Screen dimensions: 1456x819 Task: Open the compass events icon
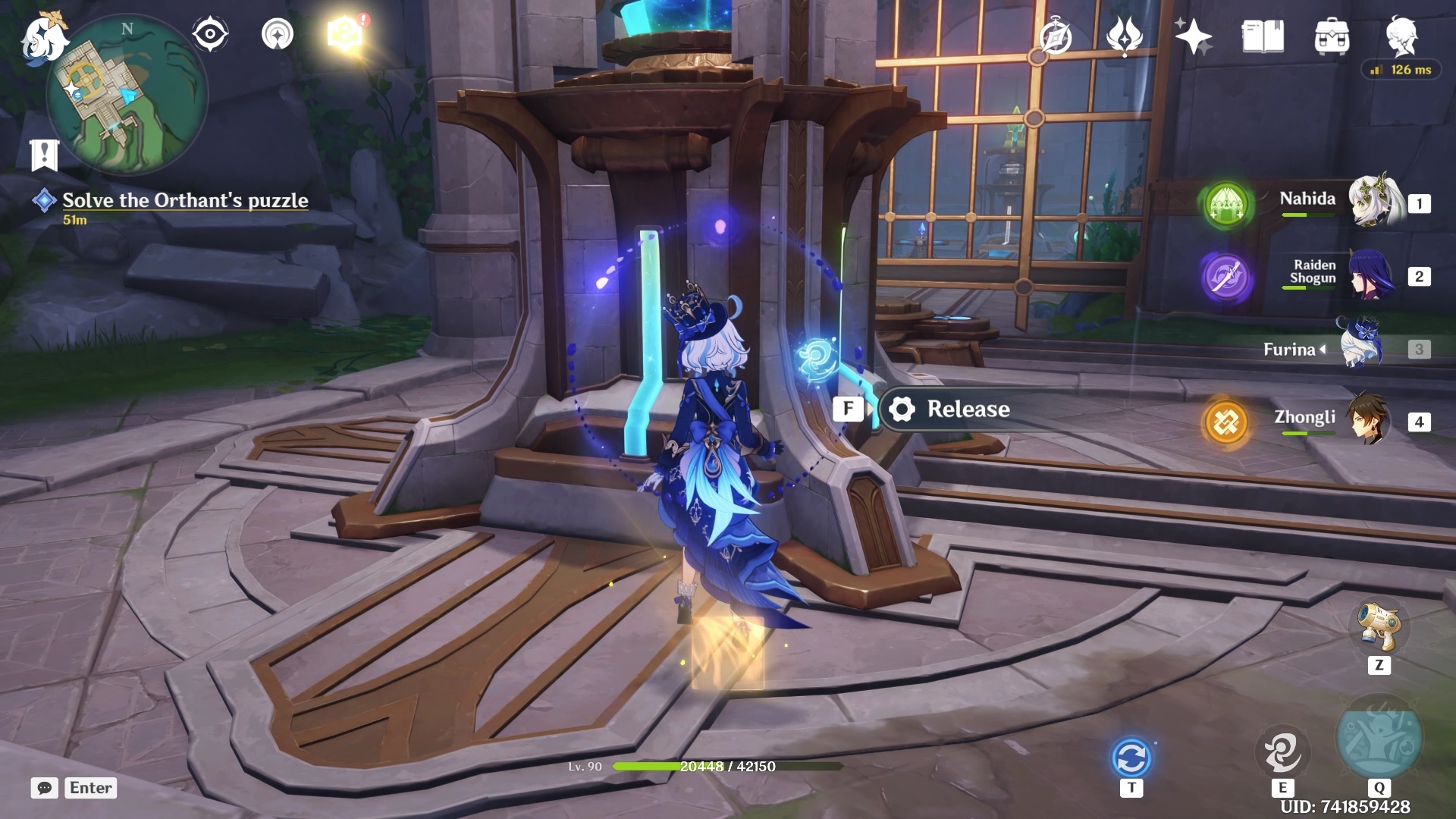coord(1056,37)
